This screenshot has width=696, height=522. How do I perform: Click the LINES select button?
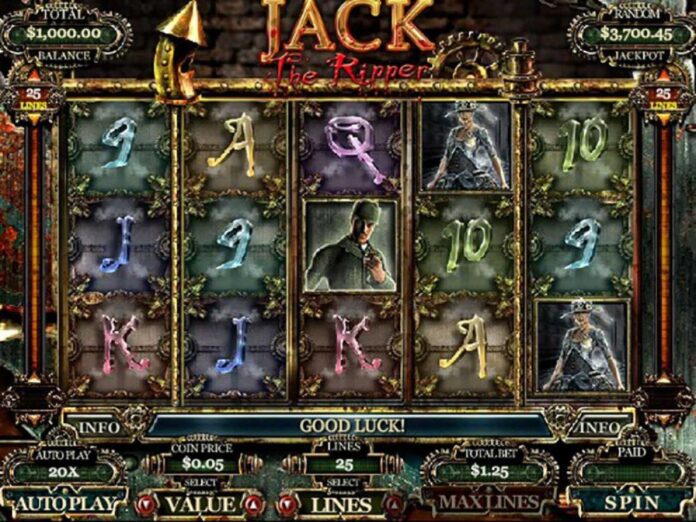pyautogui.click(x=341, y=504)
